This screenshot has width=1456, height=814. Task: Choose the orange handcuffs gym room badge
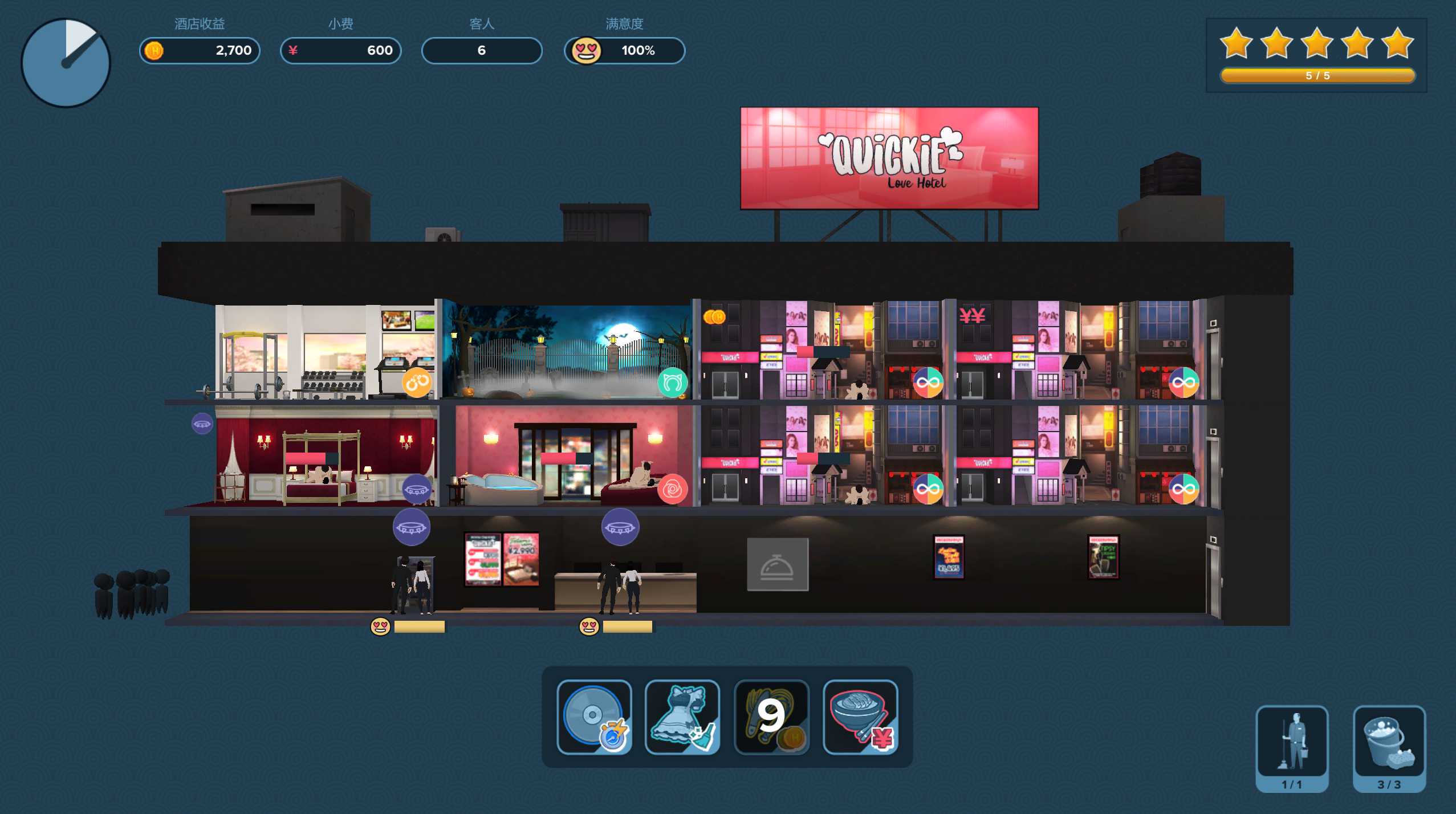tap(417, 382)
